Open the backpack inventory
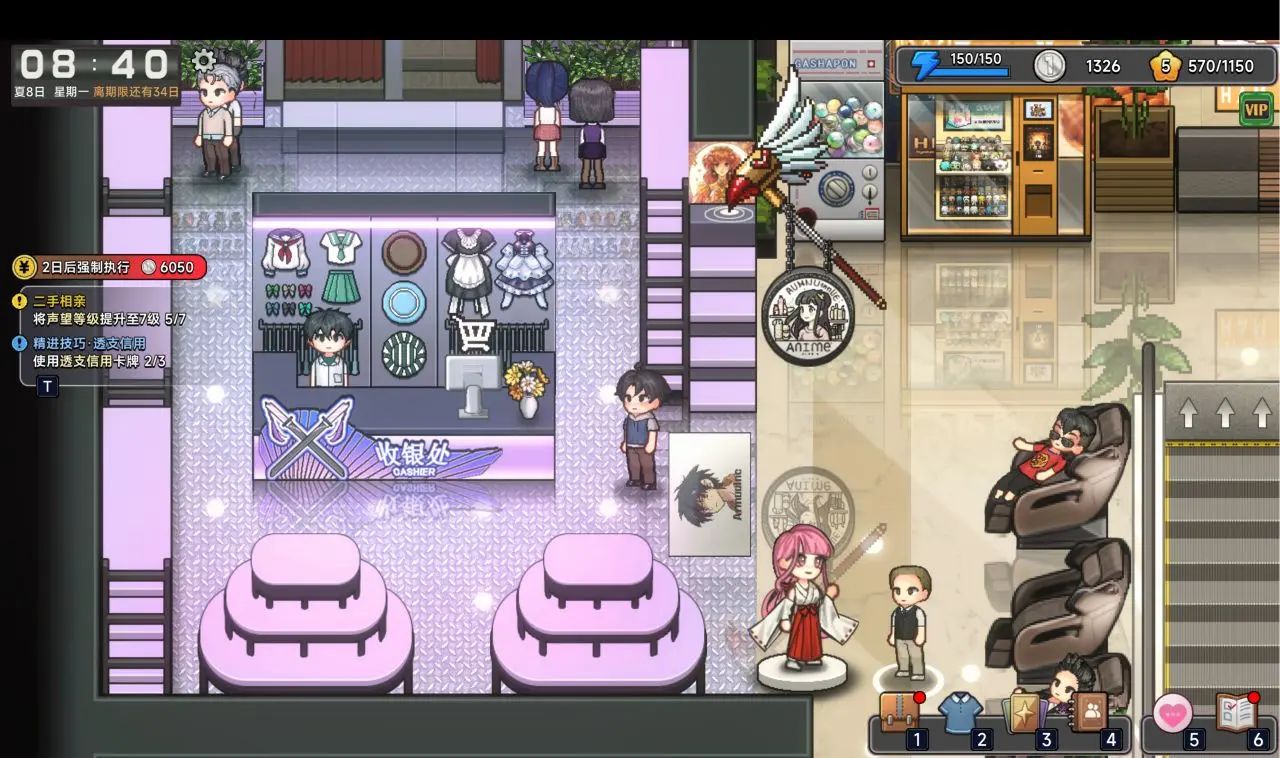Viewport: 1280px width, 758px height. click(x=898, y=713)
